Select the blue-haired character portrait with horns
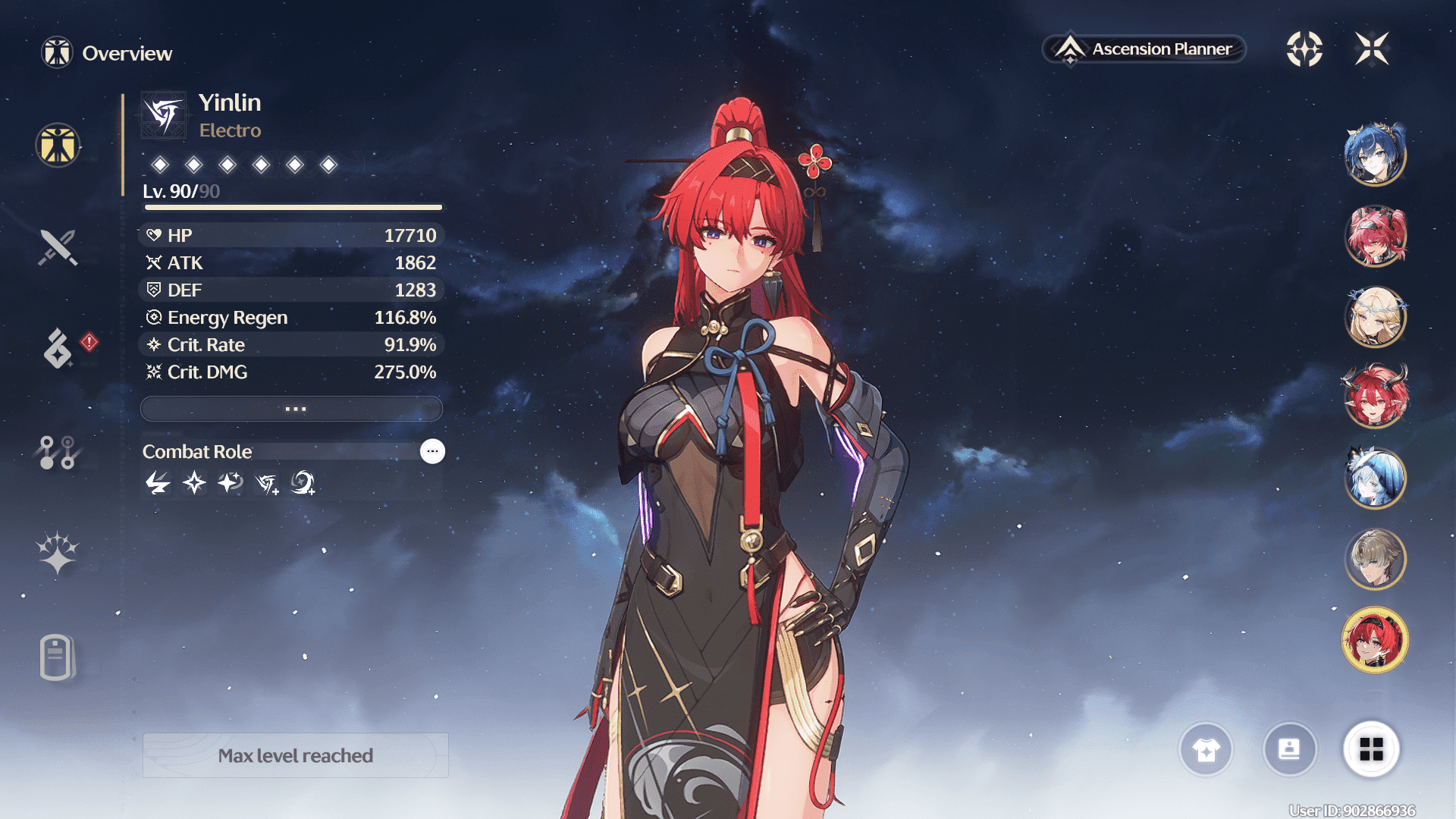This screenshot has width=1456, height=819. [1375, 155]
